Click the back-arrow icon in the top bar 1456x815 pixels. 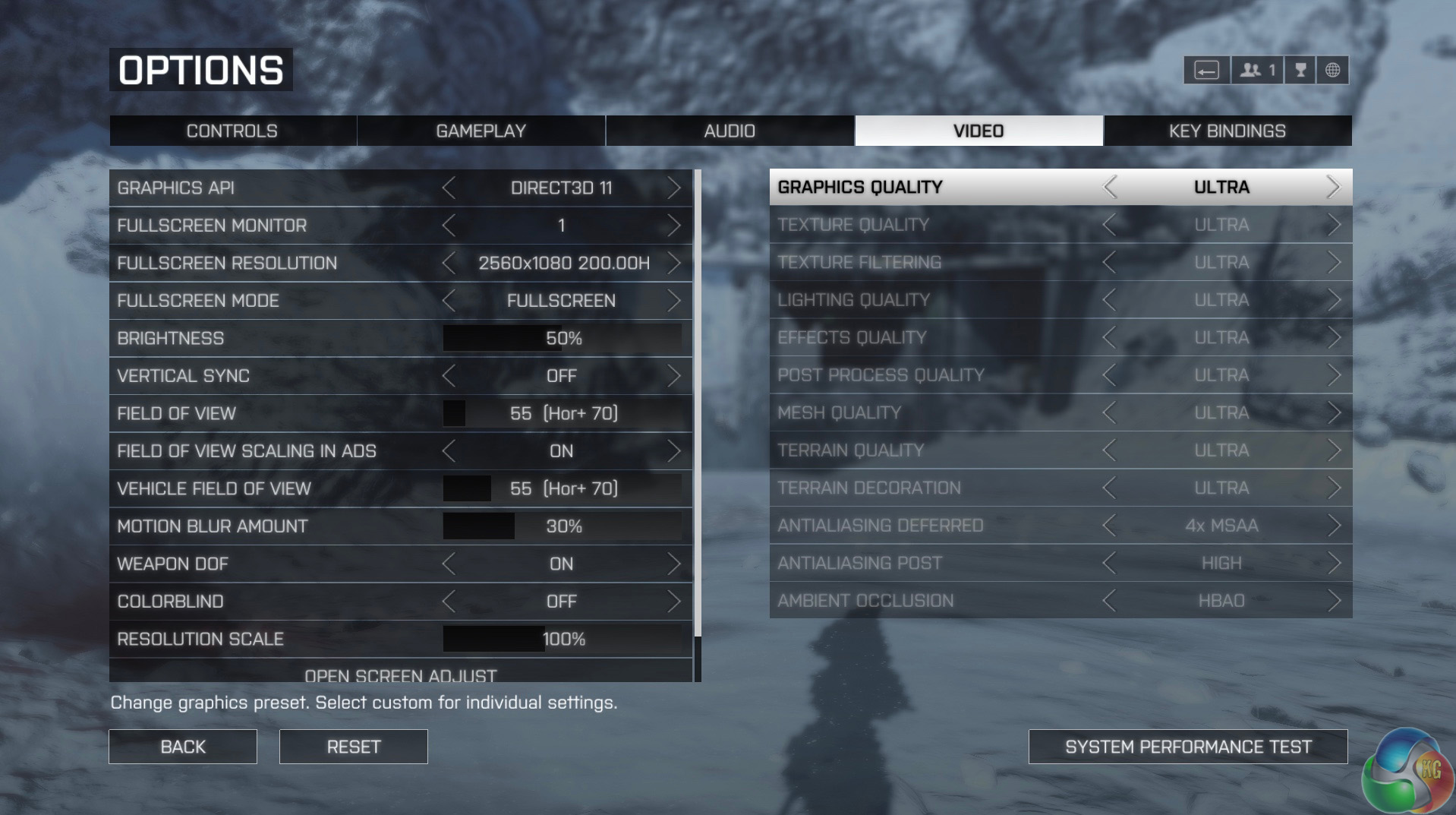coord(1206,71)
